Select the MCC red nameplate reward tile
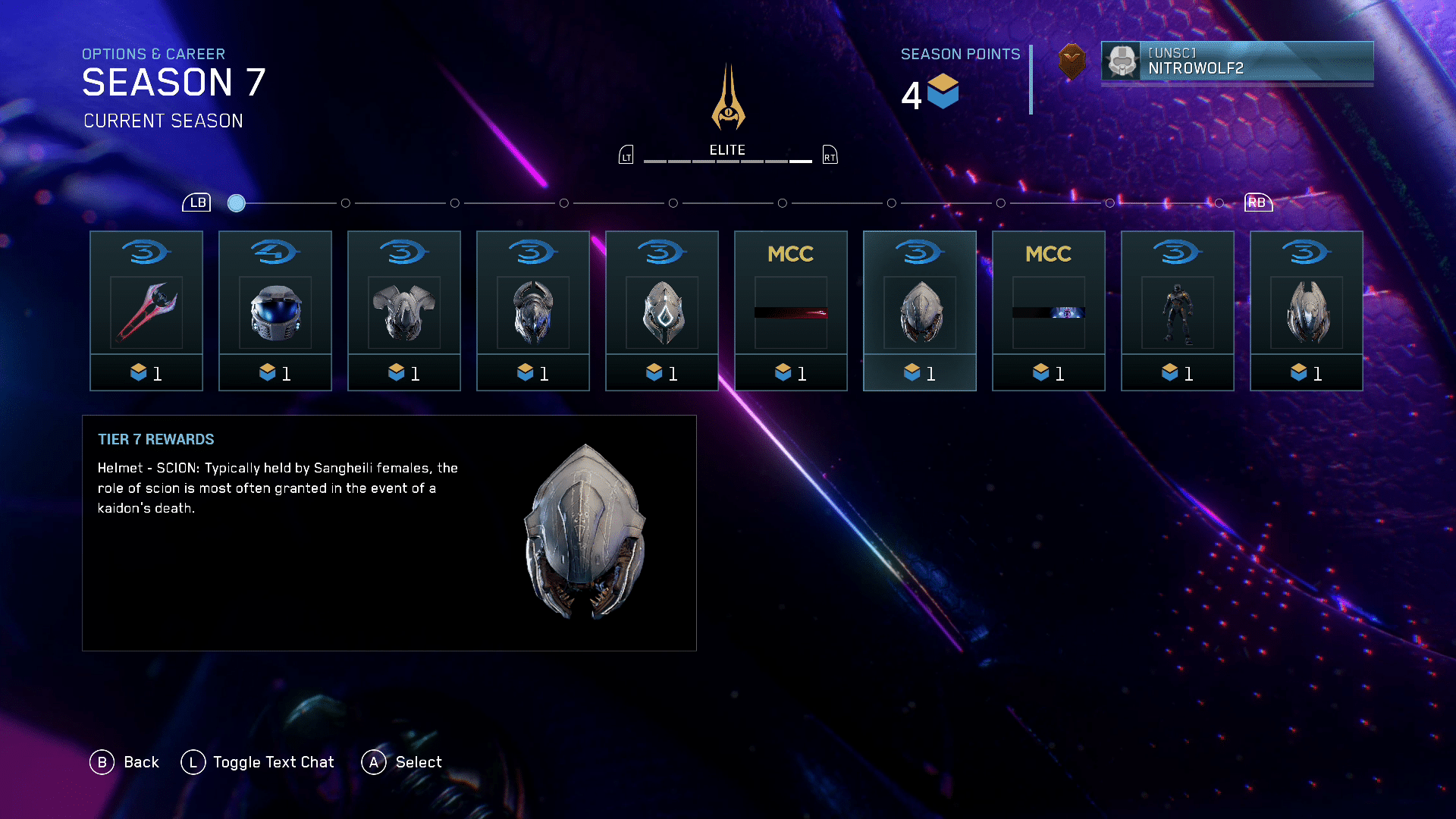The image size is (1456, 819). tap(791, 311)
